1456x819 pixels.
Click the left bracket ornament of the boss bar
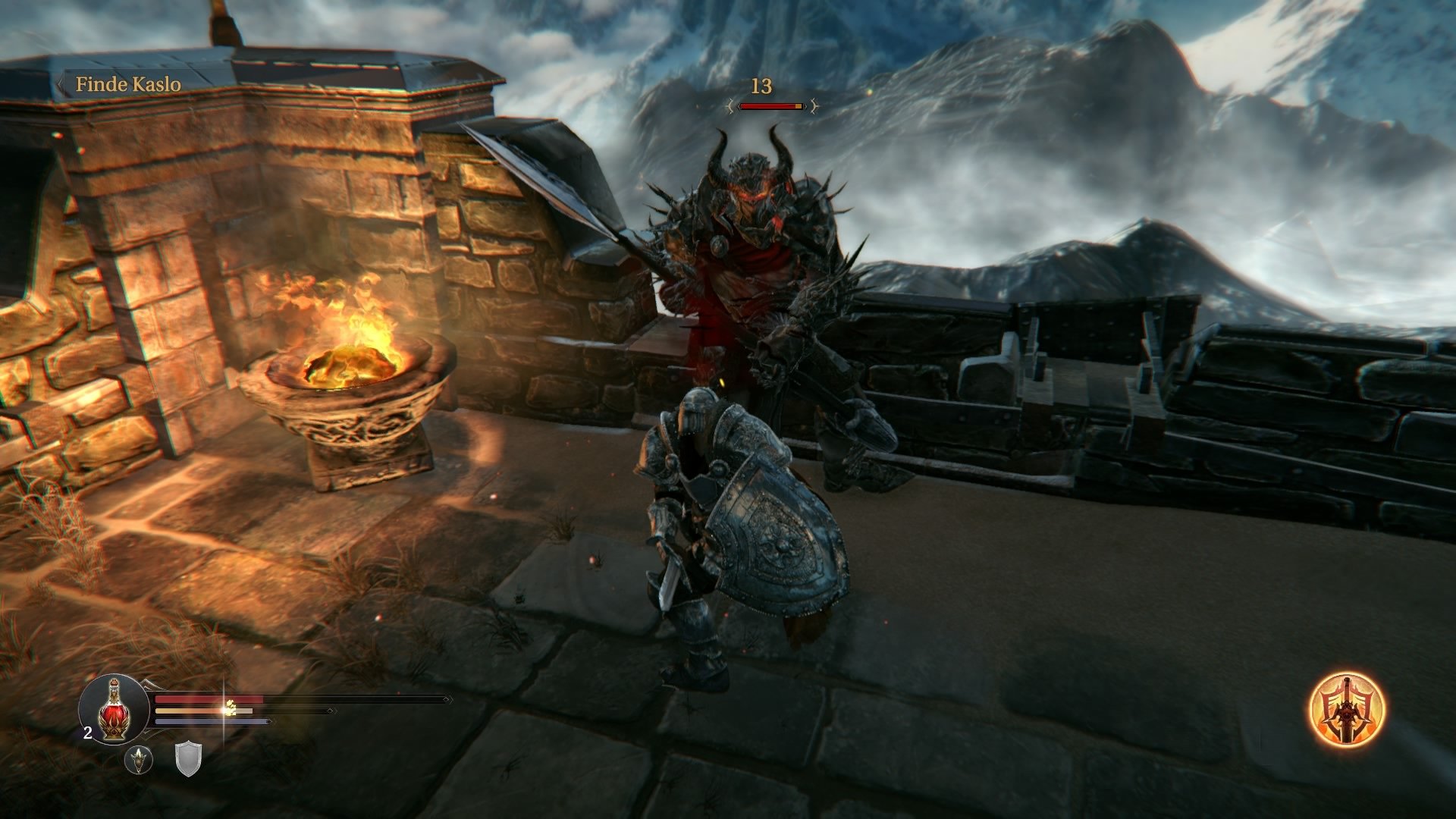tap(730, 106)
